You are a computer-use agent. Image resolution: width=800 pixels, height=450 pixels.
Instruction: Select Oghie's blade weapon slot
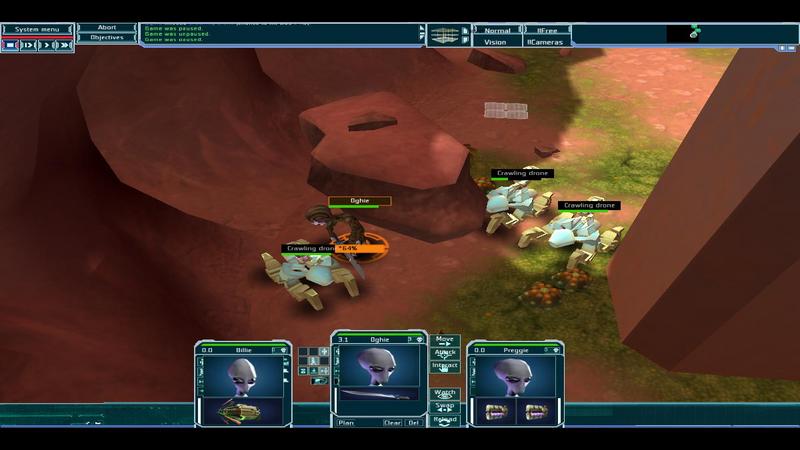[x=379, y=395]
